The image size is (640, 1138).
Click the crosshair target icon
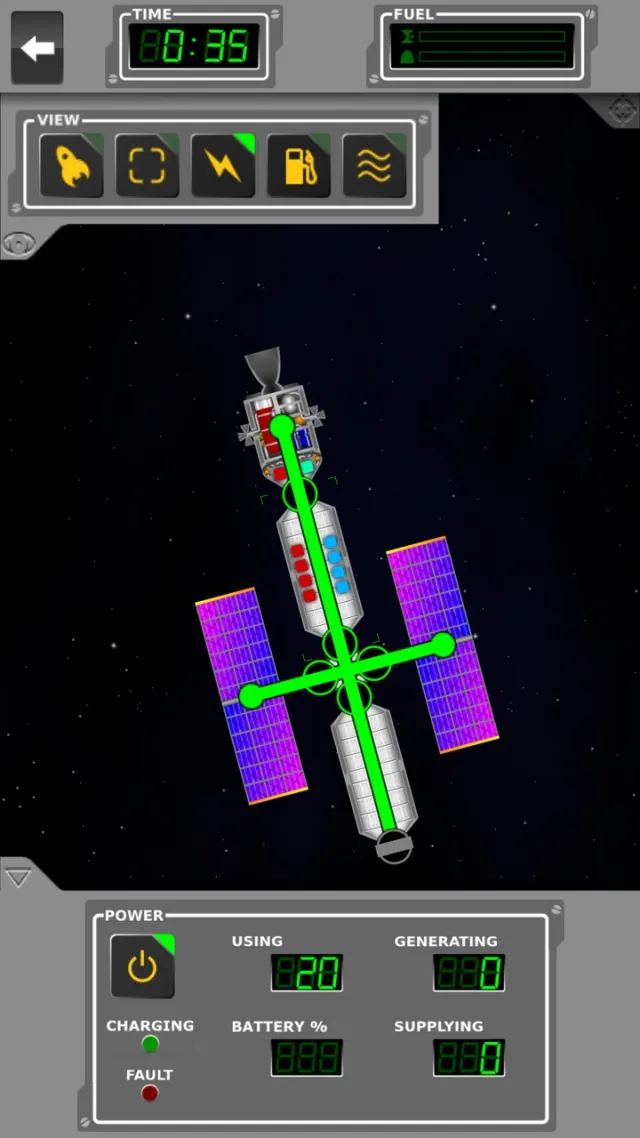(621, 109)
